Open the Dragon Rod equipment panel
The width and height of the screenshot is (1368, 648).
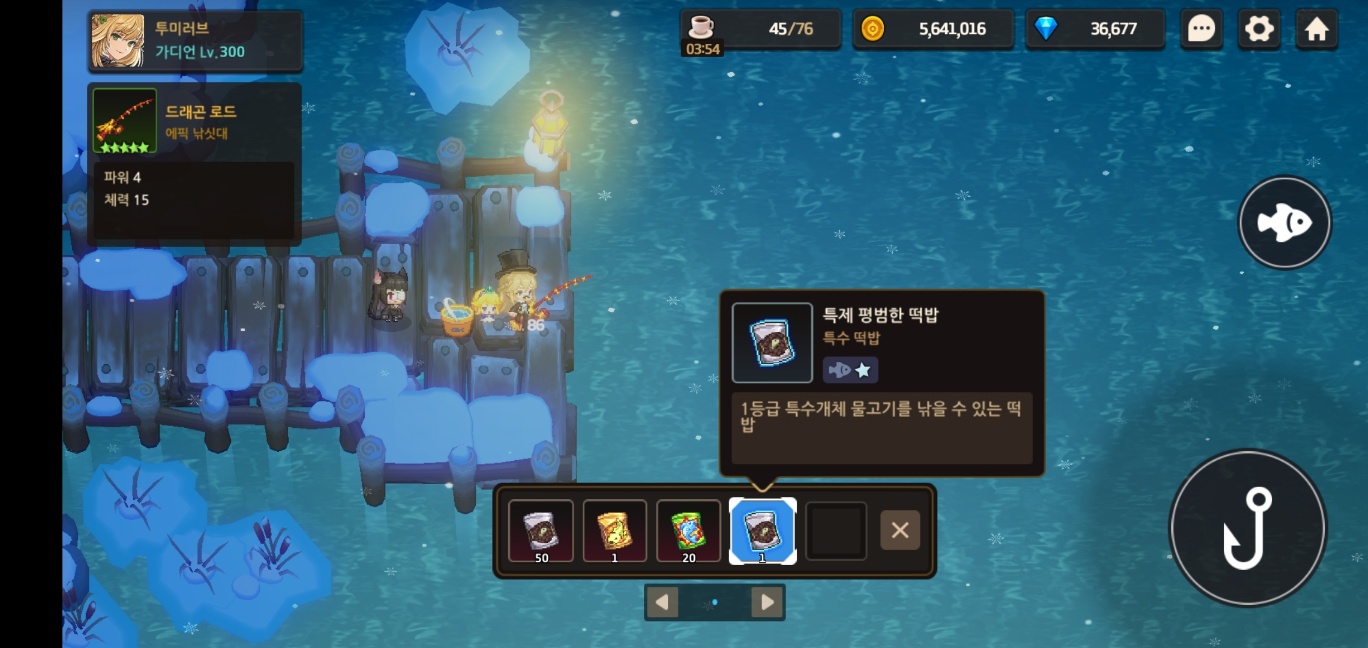(195, 121)
